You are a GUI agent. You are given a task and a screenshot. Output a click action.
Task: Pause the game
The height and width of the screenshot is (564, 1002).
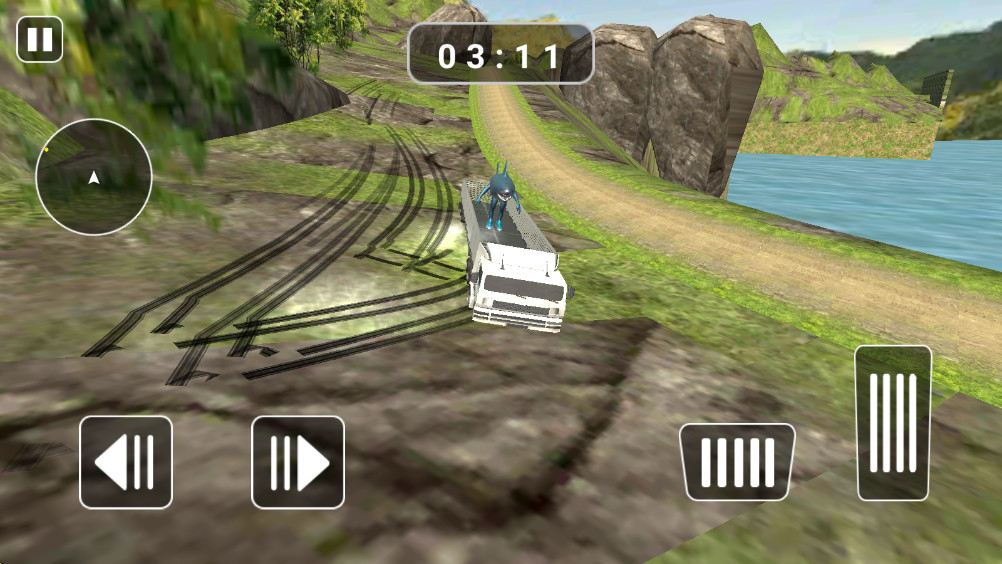(x=40, y=40)
